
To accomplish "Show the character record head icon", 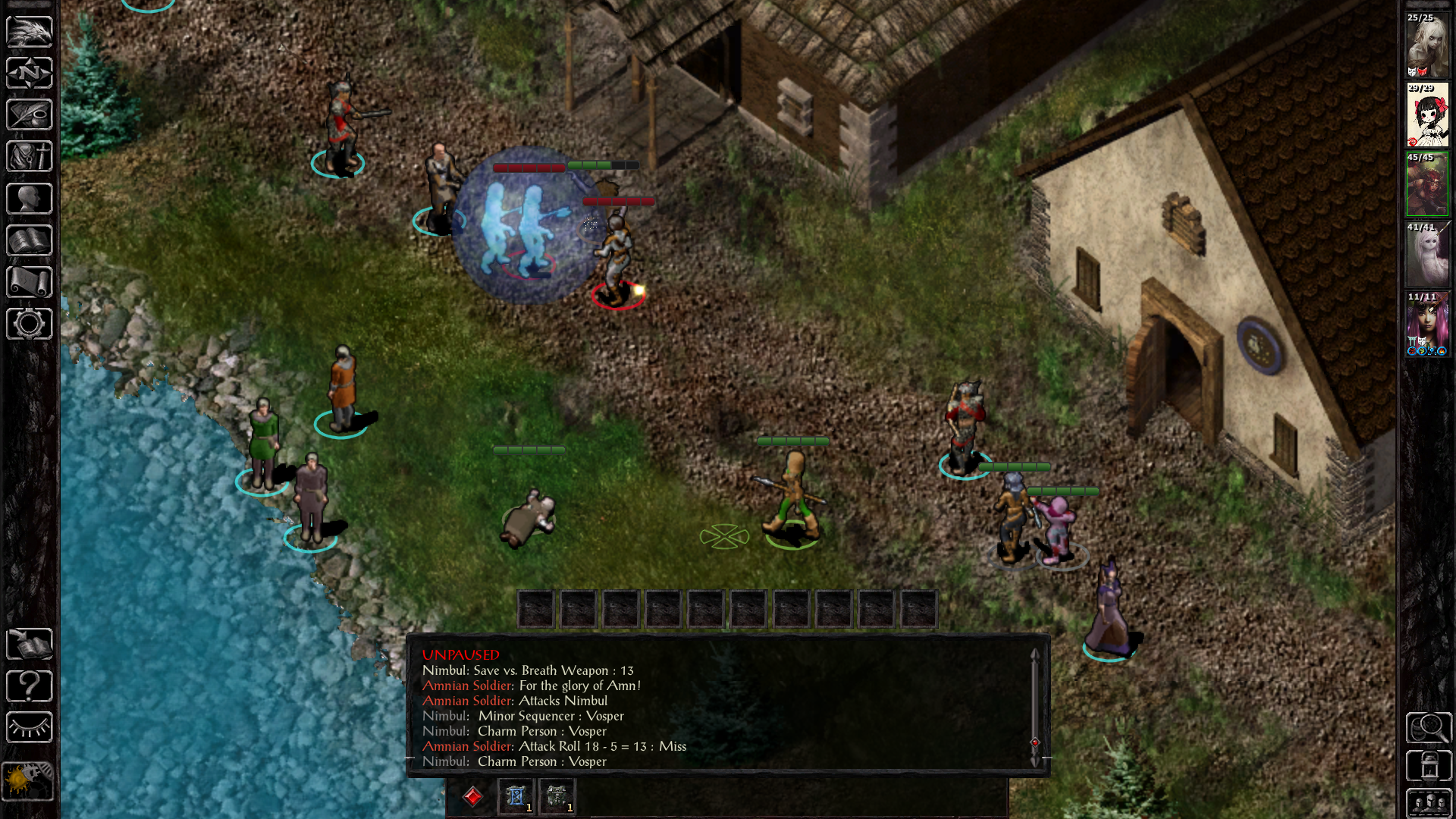I will pyautogui.click(x=30, y=199).
